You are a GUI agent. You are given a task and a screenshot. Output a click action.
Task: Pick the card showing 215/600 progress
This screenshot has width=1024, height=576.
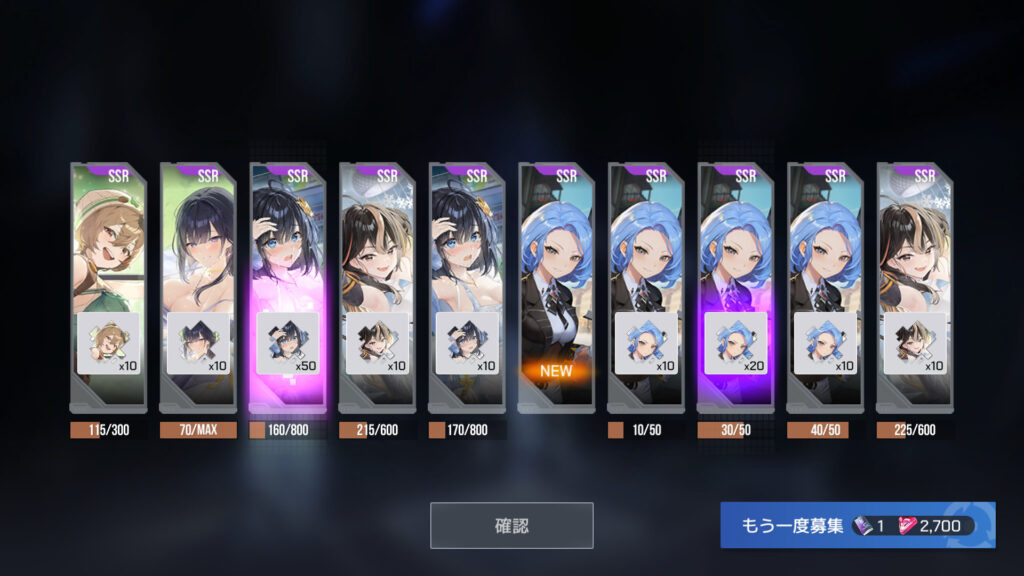tap(377, 285)
